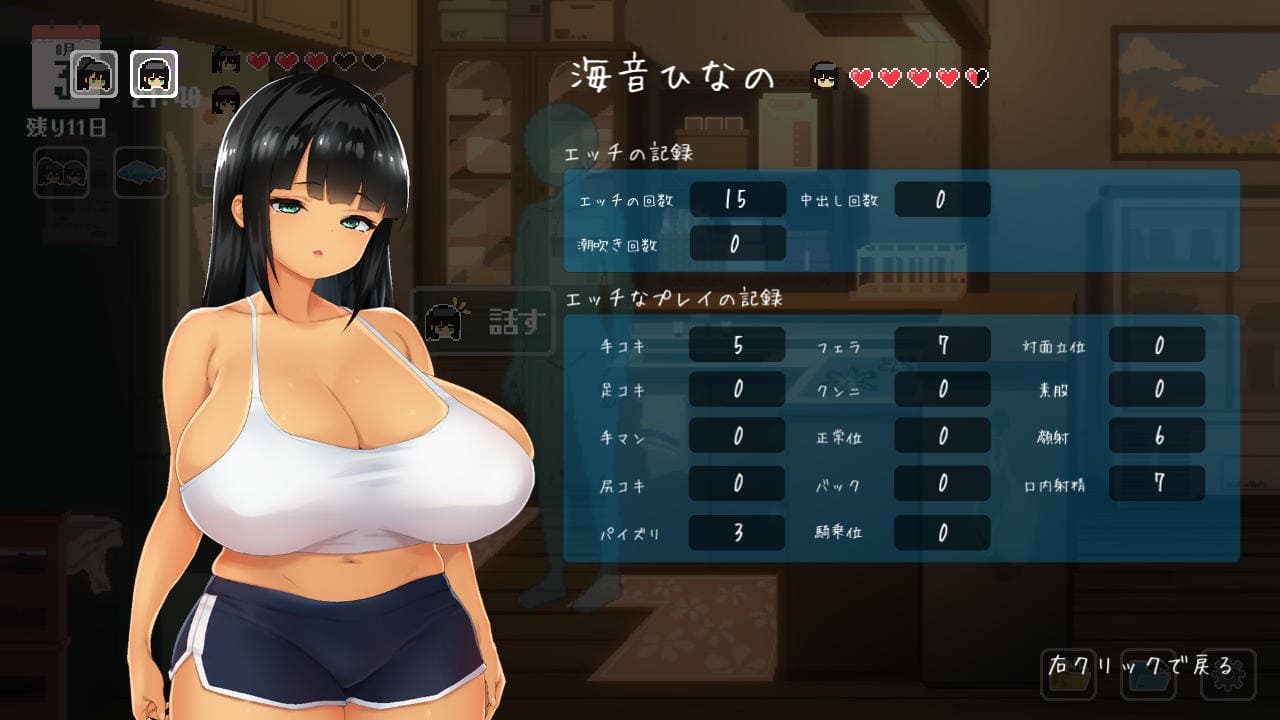Open the blue folder icon
This screenshot has width=1280, height=720.
(1148, 675)
